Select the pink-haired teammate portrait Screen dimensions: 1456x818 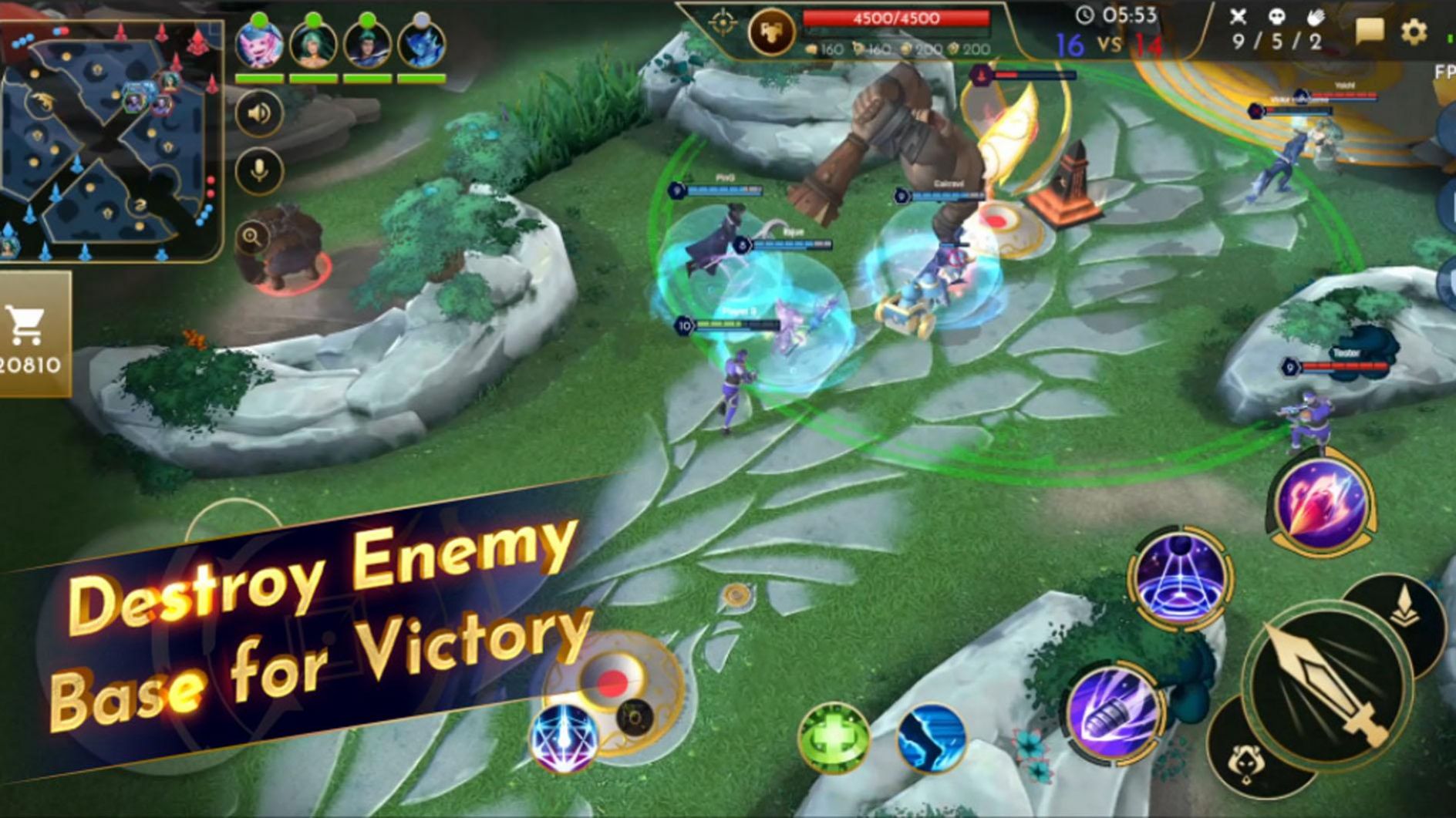point(258,45)
